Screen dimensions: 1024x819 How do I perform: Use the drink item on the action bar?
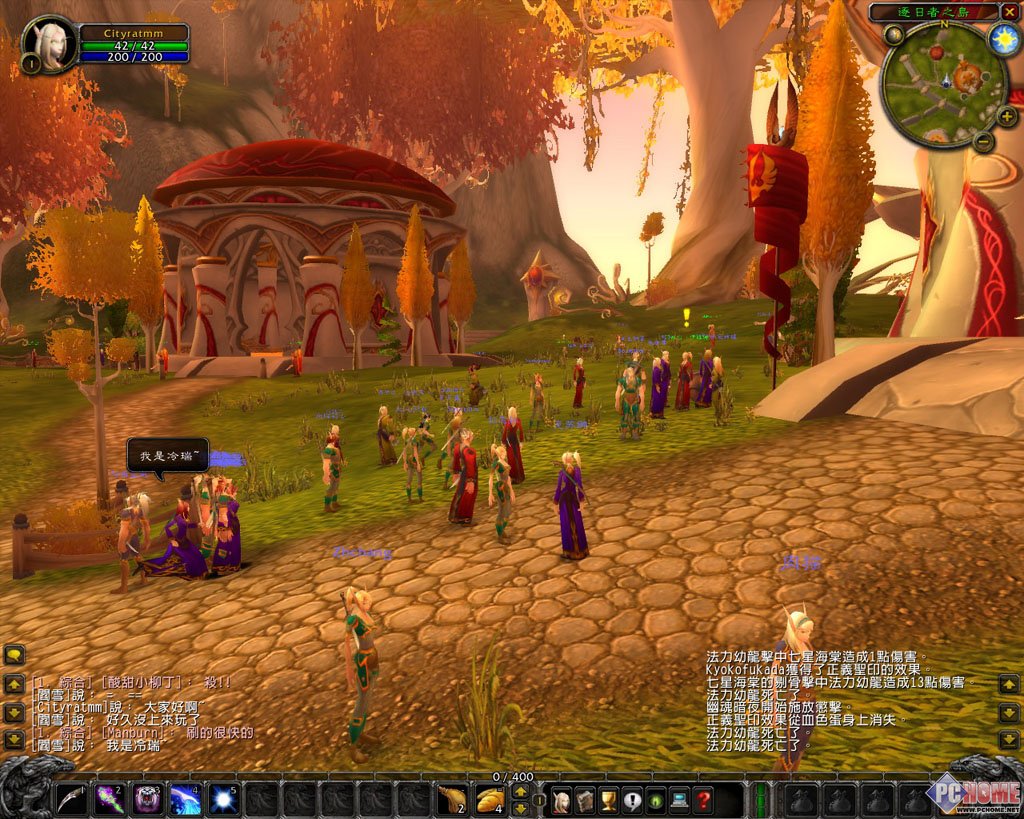click(452, 799)
